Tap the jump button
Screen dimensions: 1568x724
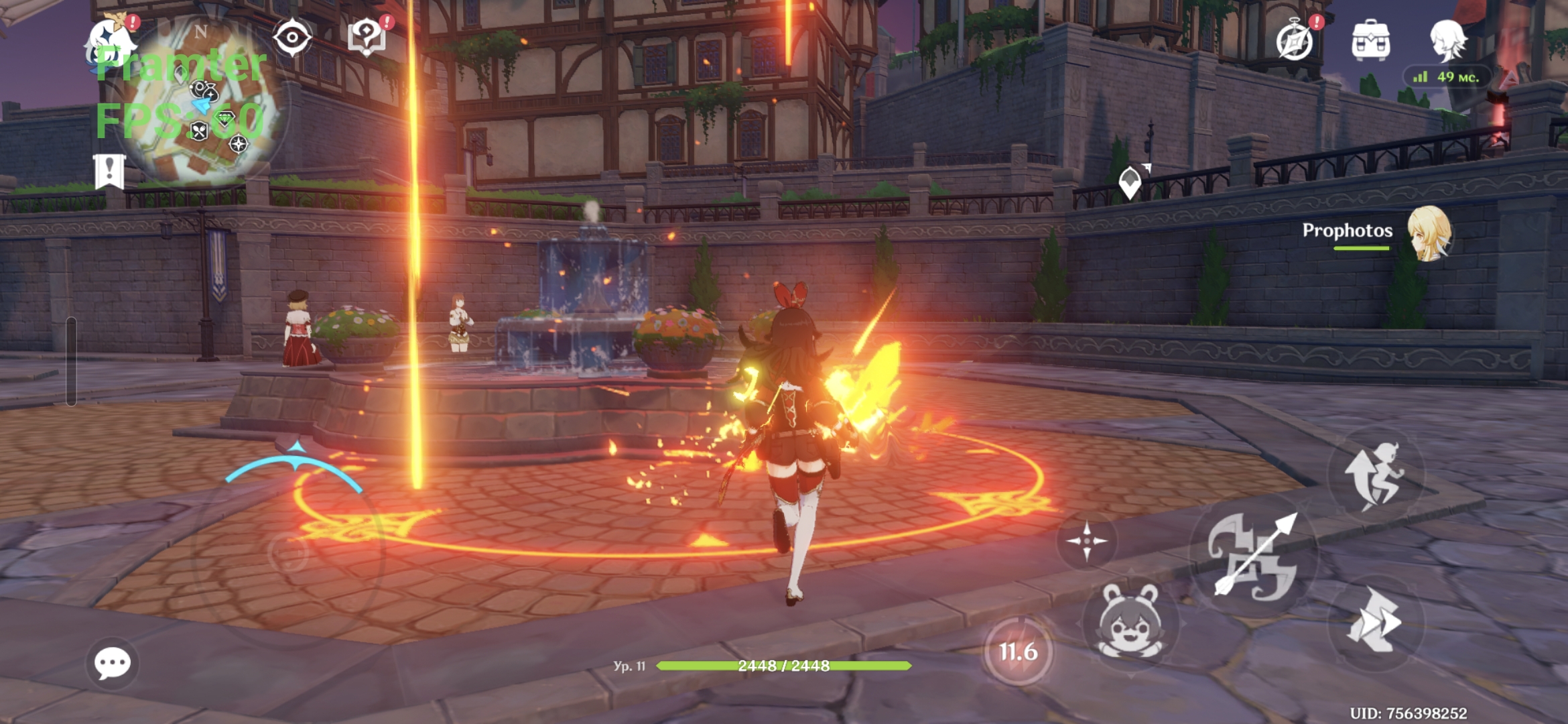click(1374, 475)
